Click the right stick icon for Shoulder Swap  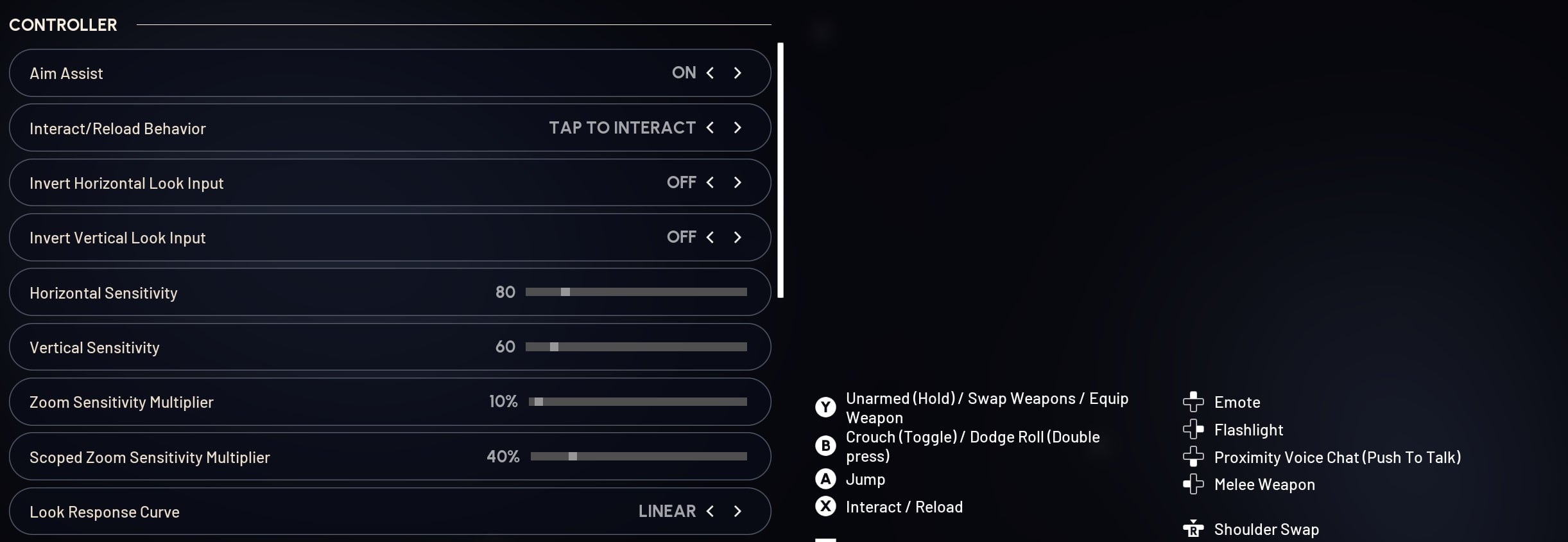click(x=1194, y=529)
